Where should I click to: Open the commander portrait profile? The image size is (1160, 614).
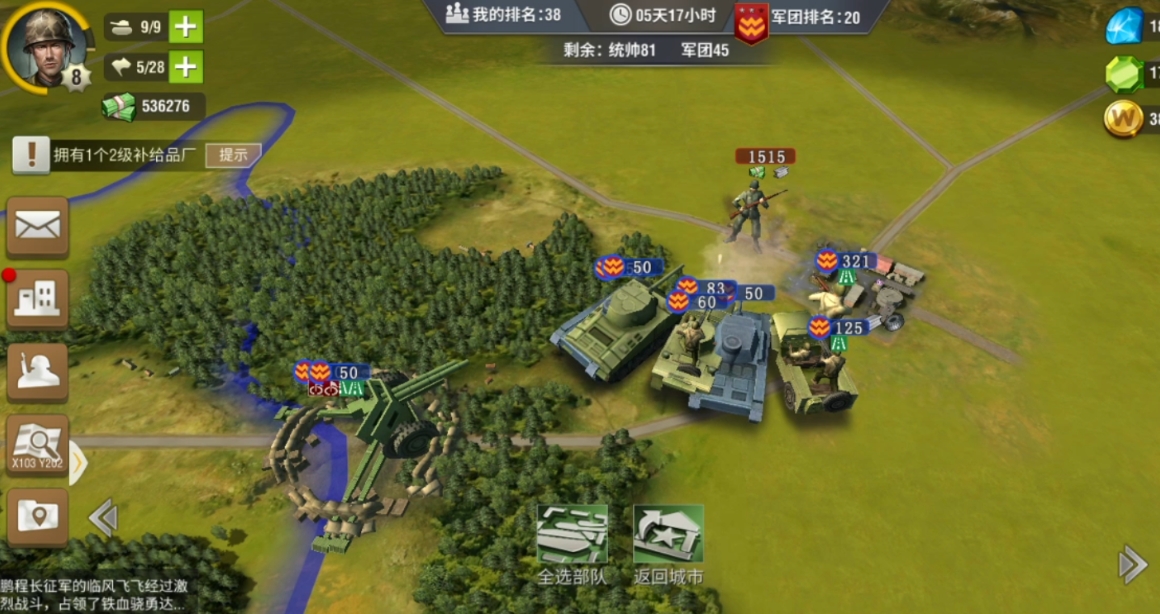[x=45, y=46]
